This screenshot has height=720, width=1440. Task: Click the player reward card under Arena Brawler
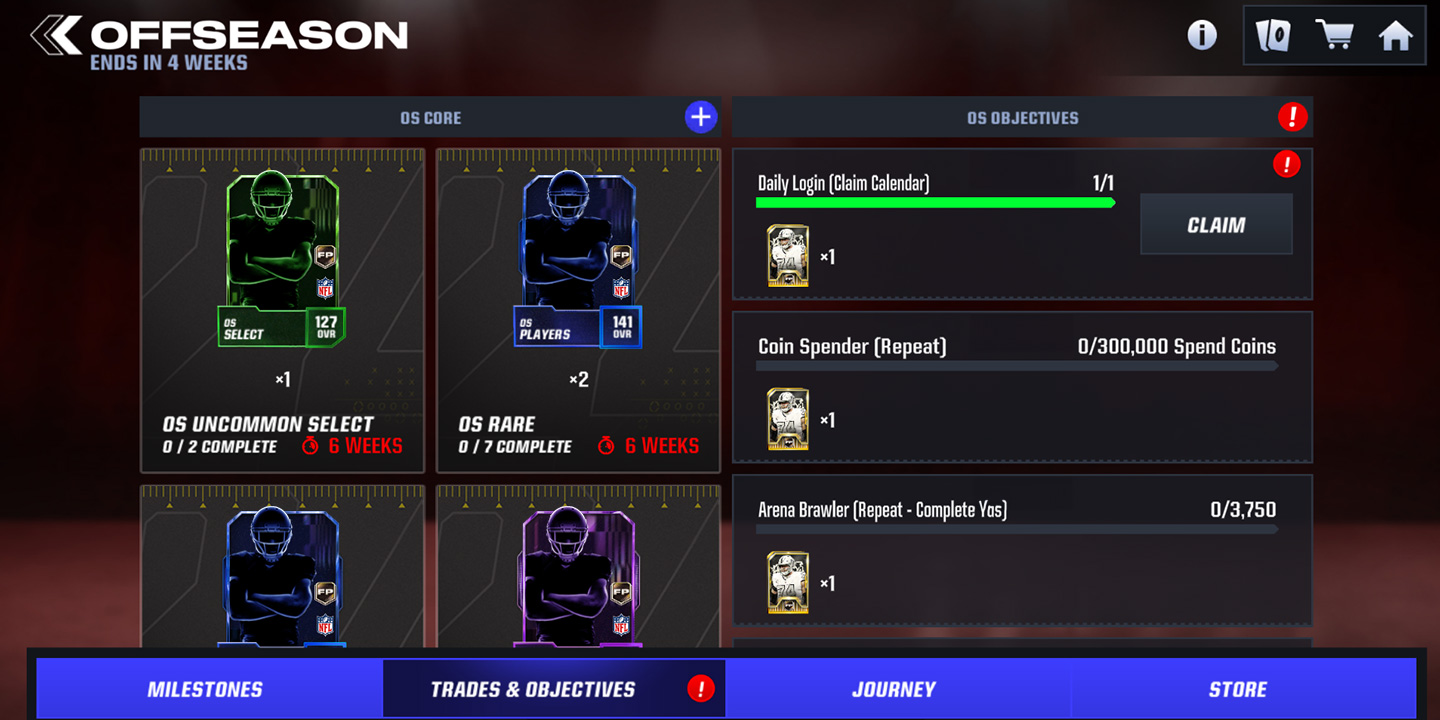click(x=789, y=580)
